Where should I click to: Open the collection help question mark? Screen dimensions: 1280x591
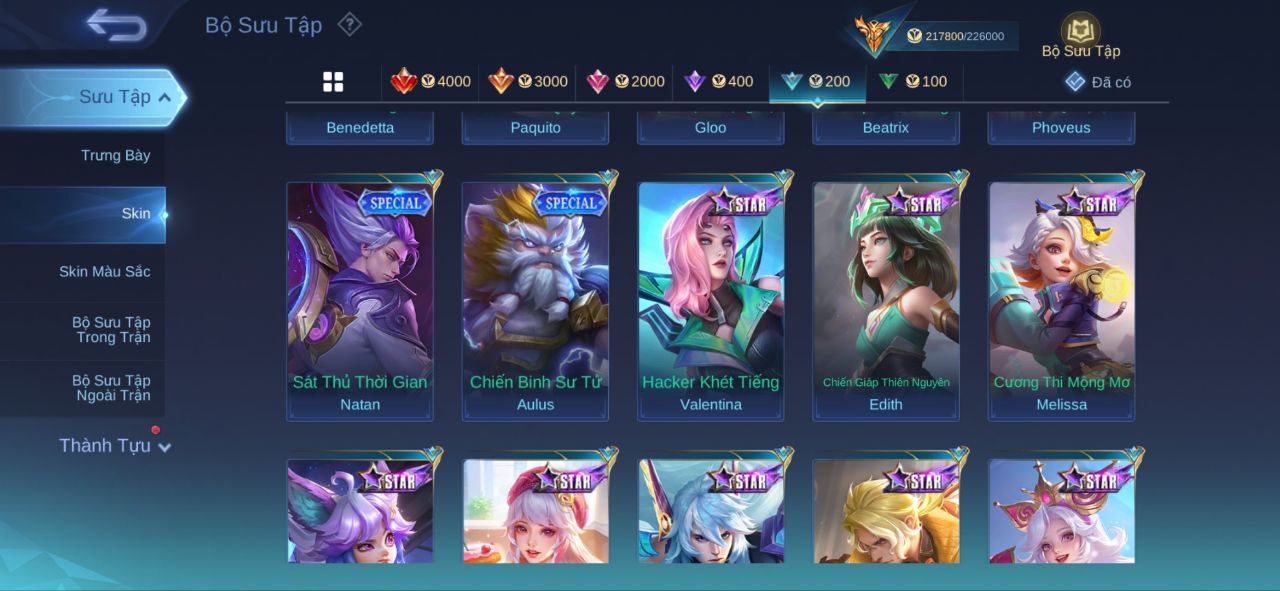pyautogui.click(x=349, y=24)
